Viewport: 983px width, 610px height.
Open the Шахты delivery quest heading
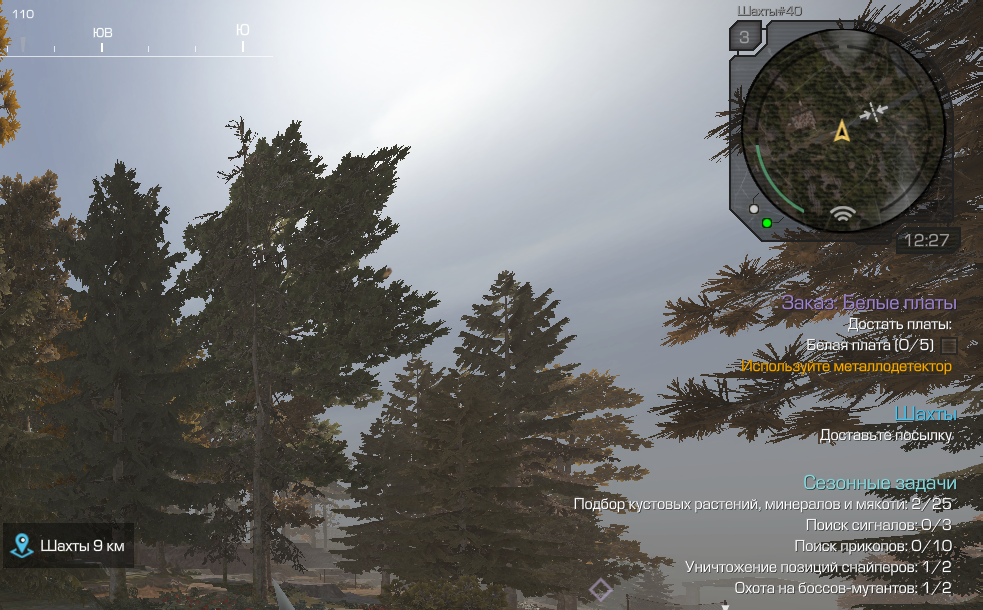tap(925, 413)
